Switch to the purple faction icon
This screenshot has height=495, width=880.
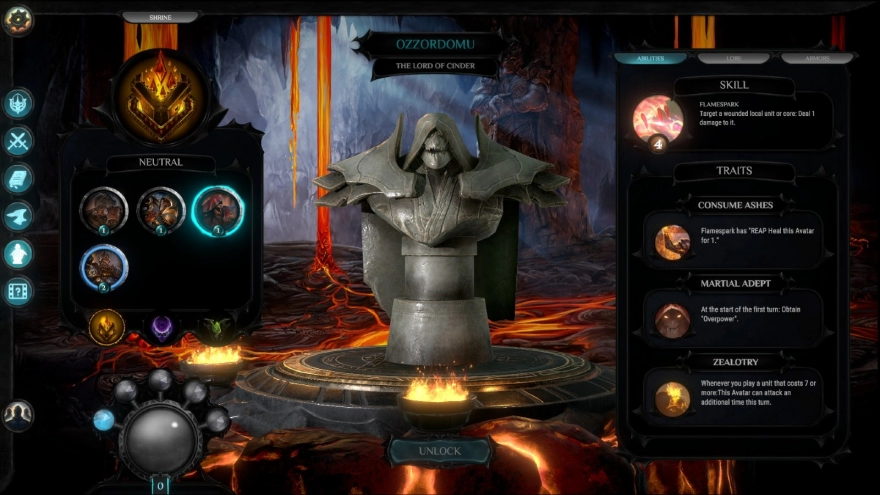click(162, 327)
